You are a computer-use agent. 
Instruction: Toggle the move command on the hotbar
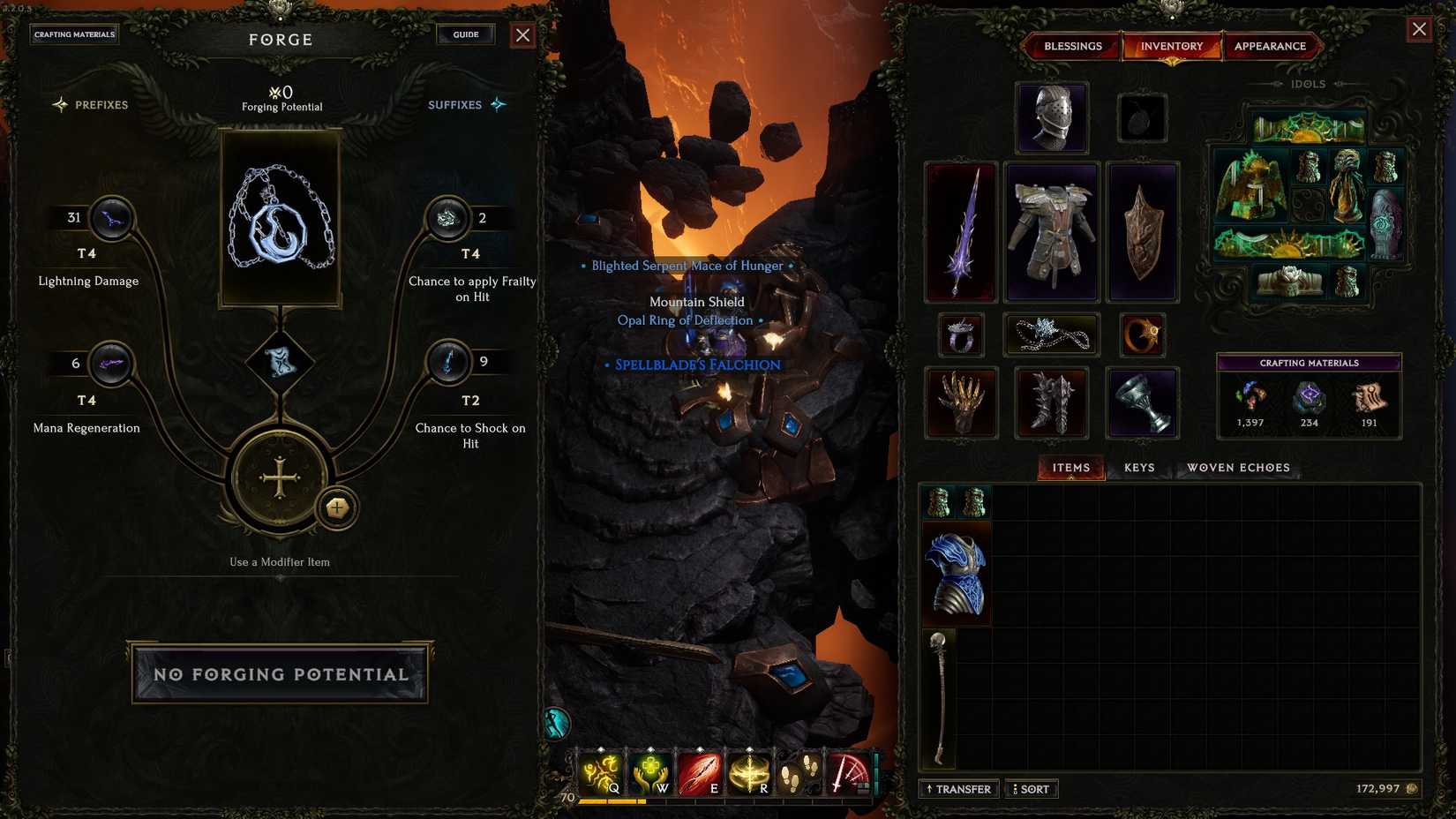pyautogui.click(x=798, y=771)
